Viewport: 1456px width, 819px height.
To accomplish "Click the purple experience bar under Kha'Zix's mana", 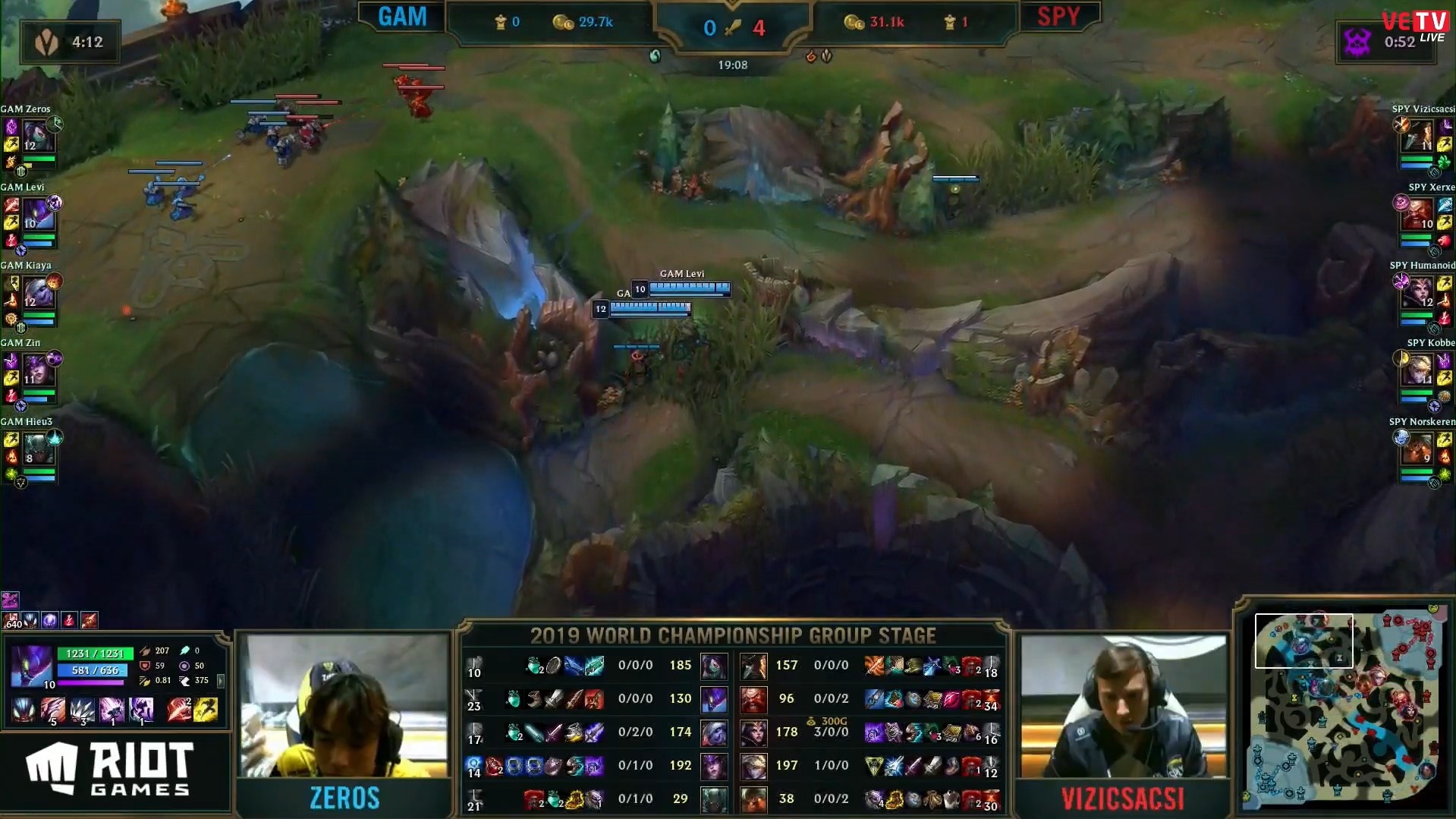I will [x=91, y=682].
